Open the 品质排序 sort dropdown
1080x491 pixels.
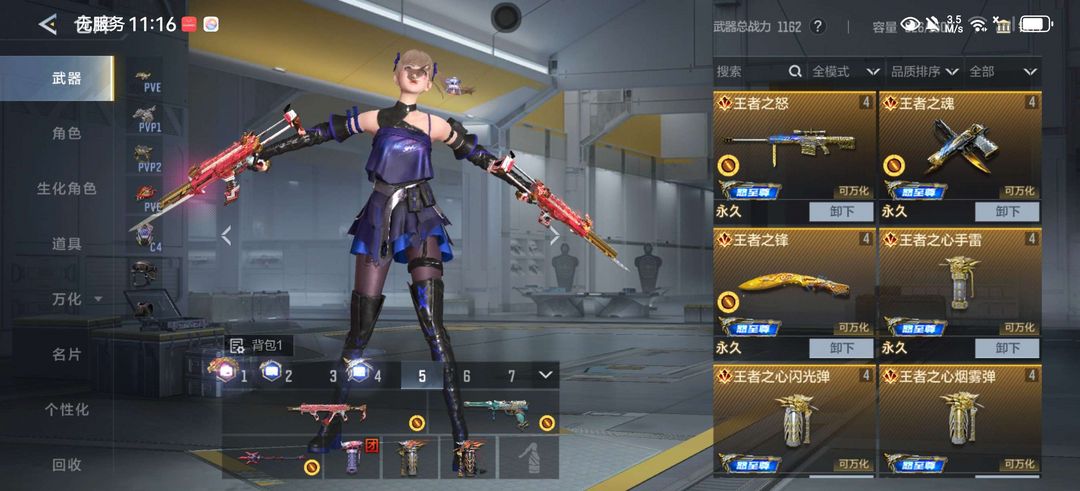(924, 71)
